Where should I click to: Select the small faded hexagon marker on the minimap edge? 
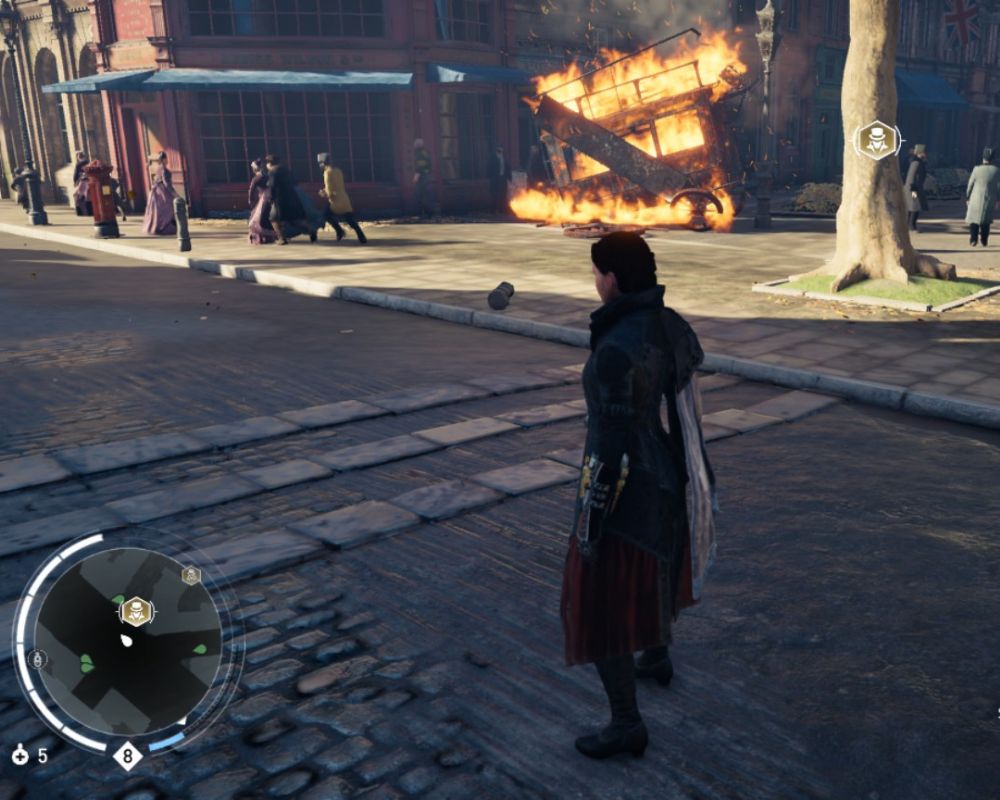click(x=191, y=575)
